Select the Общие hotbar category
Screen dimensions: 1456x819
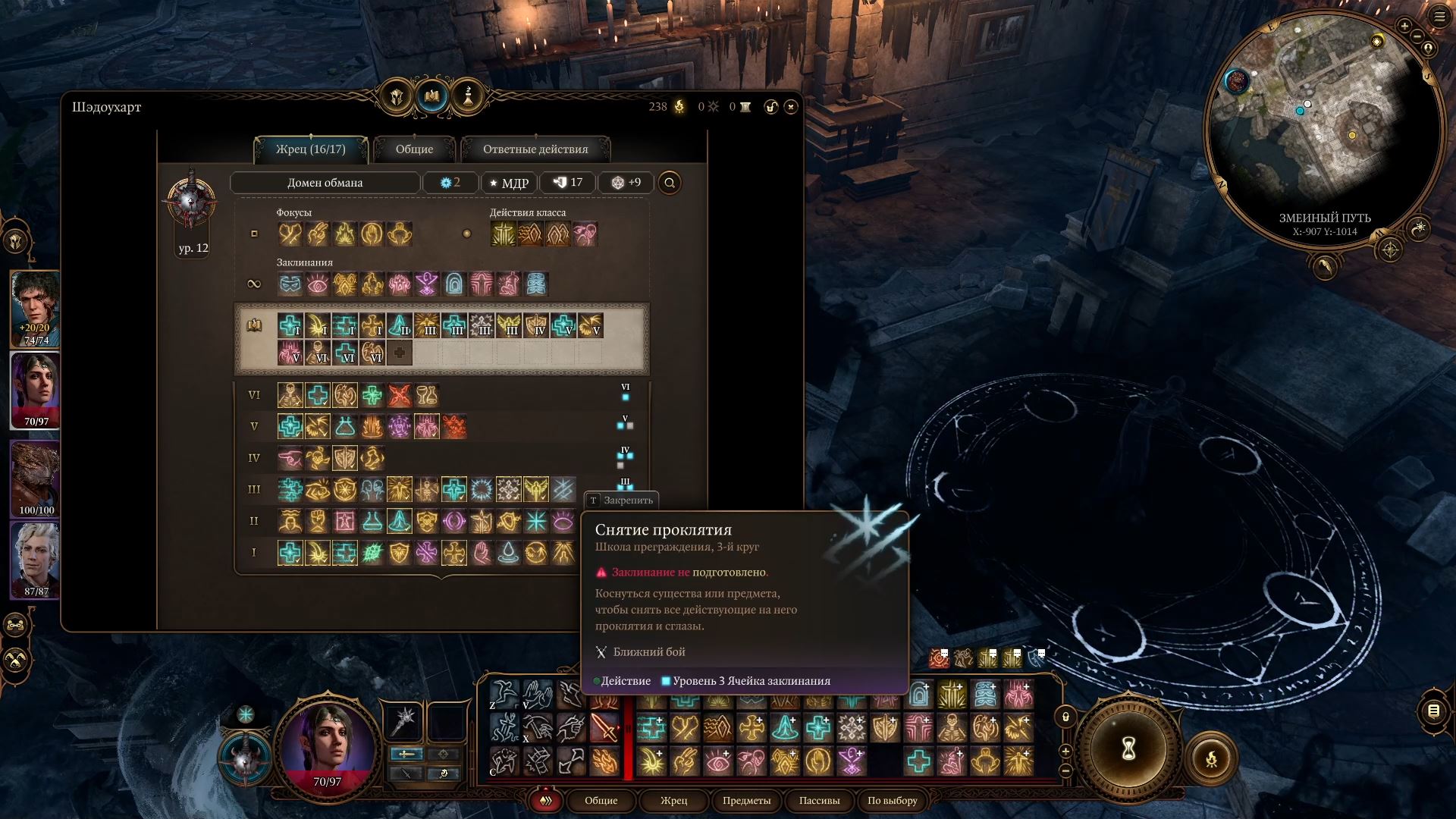point(601,801)
